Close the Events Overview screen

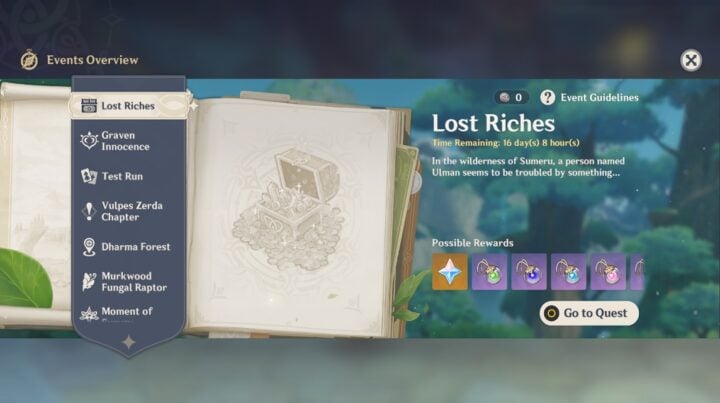(691, 60)
